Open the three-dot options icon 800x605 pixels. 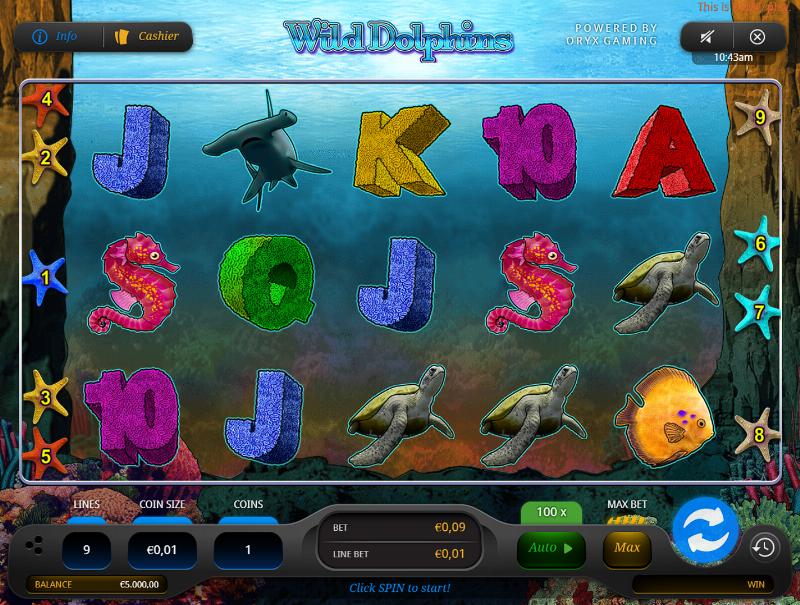tap(33, 546)
